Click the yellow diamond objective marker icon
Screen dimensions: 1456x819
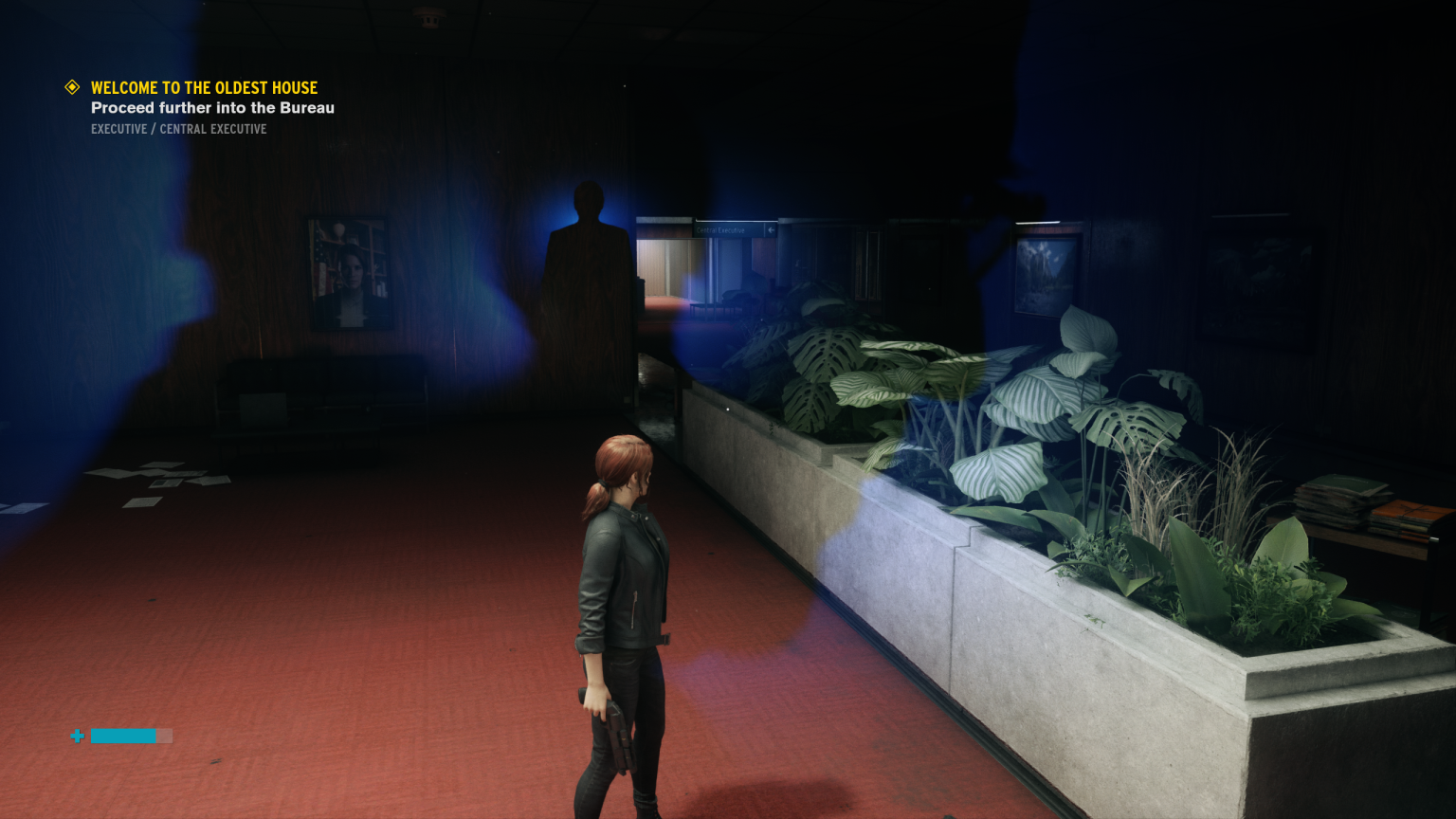click(71, 87)
